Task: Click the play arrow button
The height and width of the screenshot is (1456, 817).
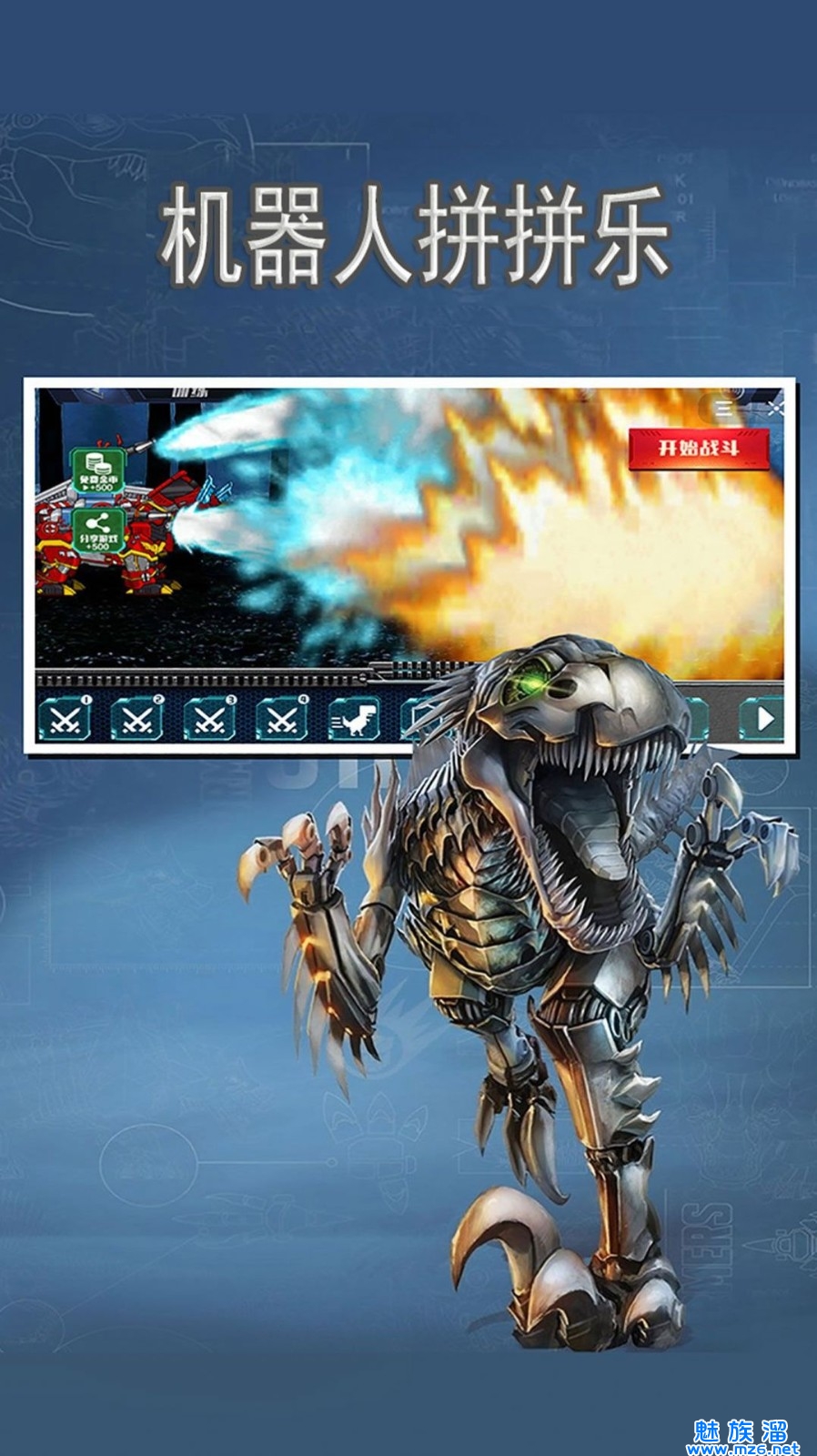Action: click(762, 719)
